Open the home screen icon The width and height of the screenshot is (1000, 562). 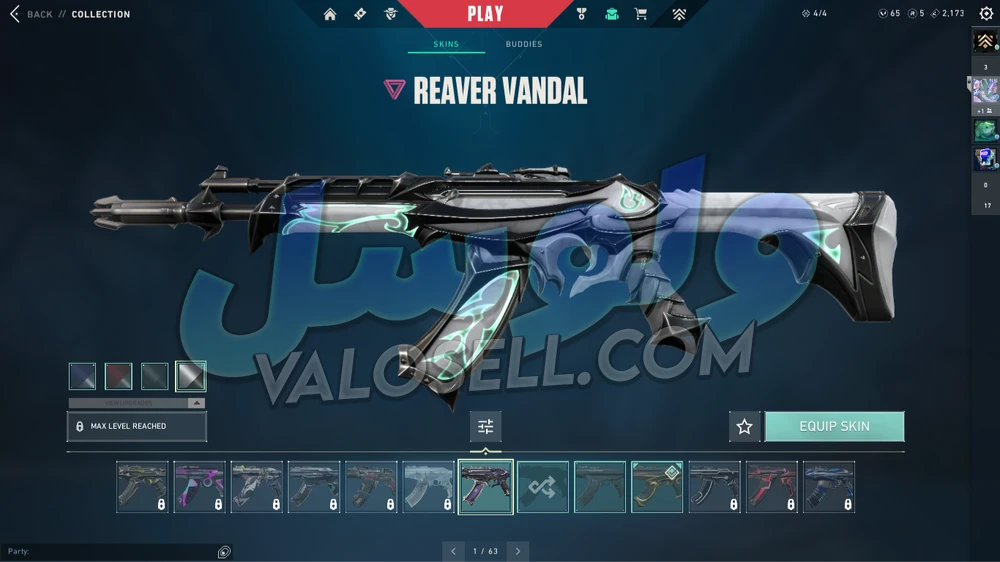coord(330,14)
